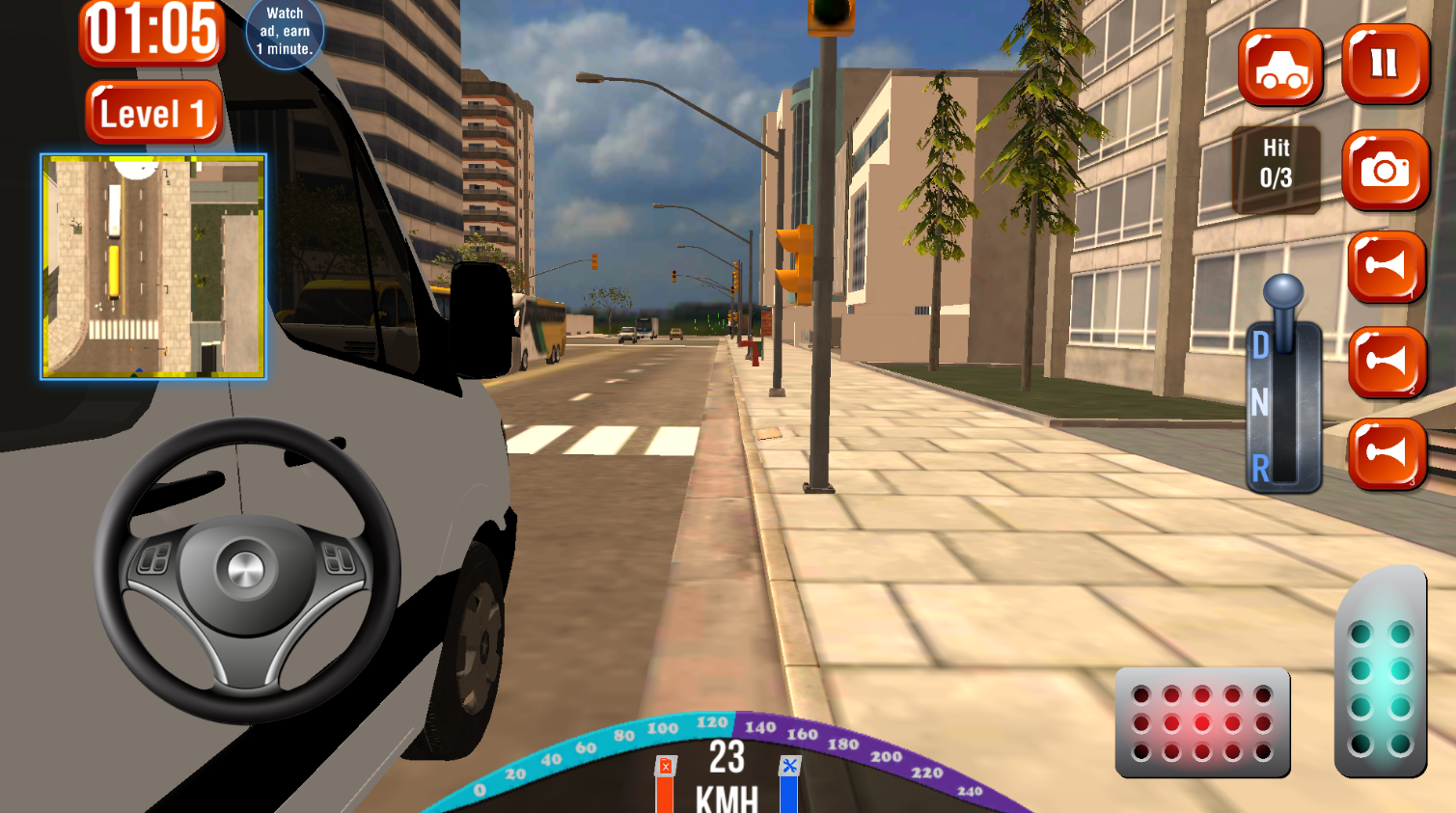Take a screenshot with the camera button

coord(1387,171)
